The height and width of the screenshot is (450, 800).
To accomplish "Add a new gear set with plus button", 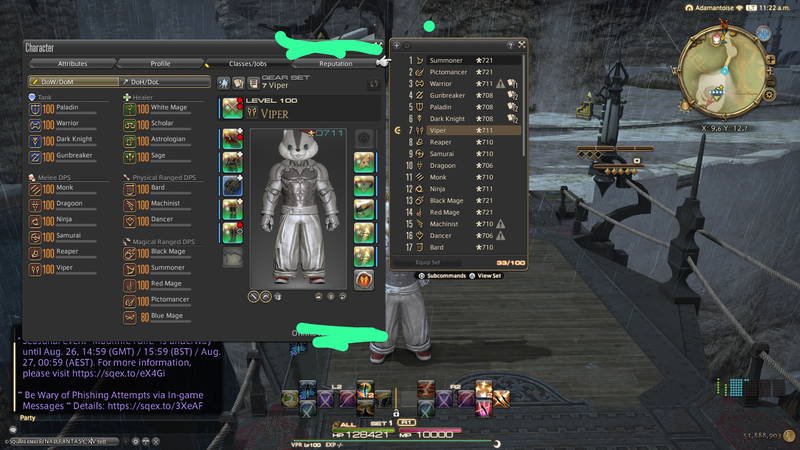I will (x=396, y=45).
